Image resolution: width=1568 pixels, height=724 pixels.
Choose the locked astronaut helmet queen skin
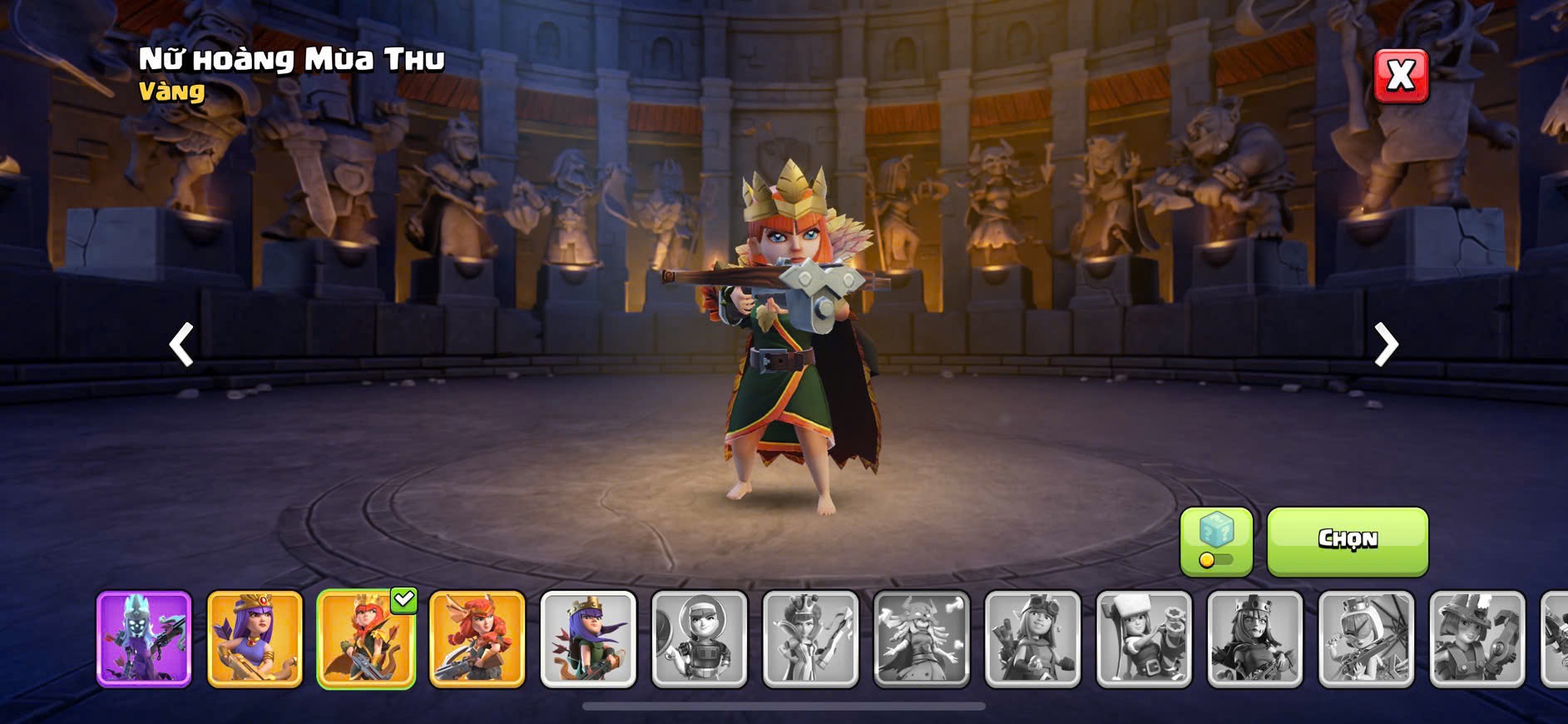700,639
